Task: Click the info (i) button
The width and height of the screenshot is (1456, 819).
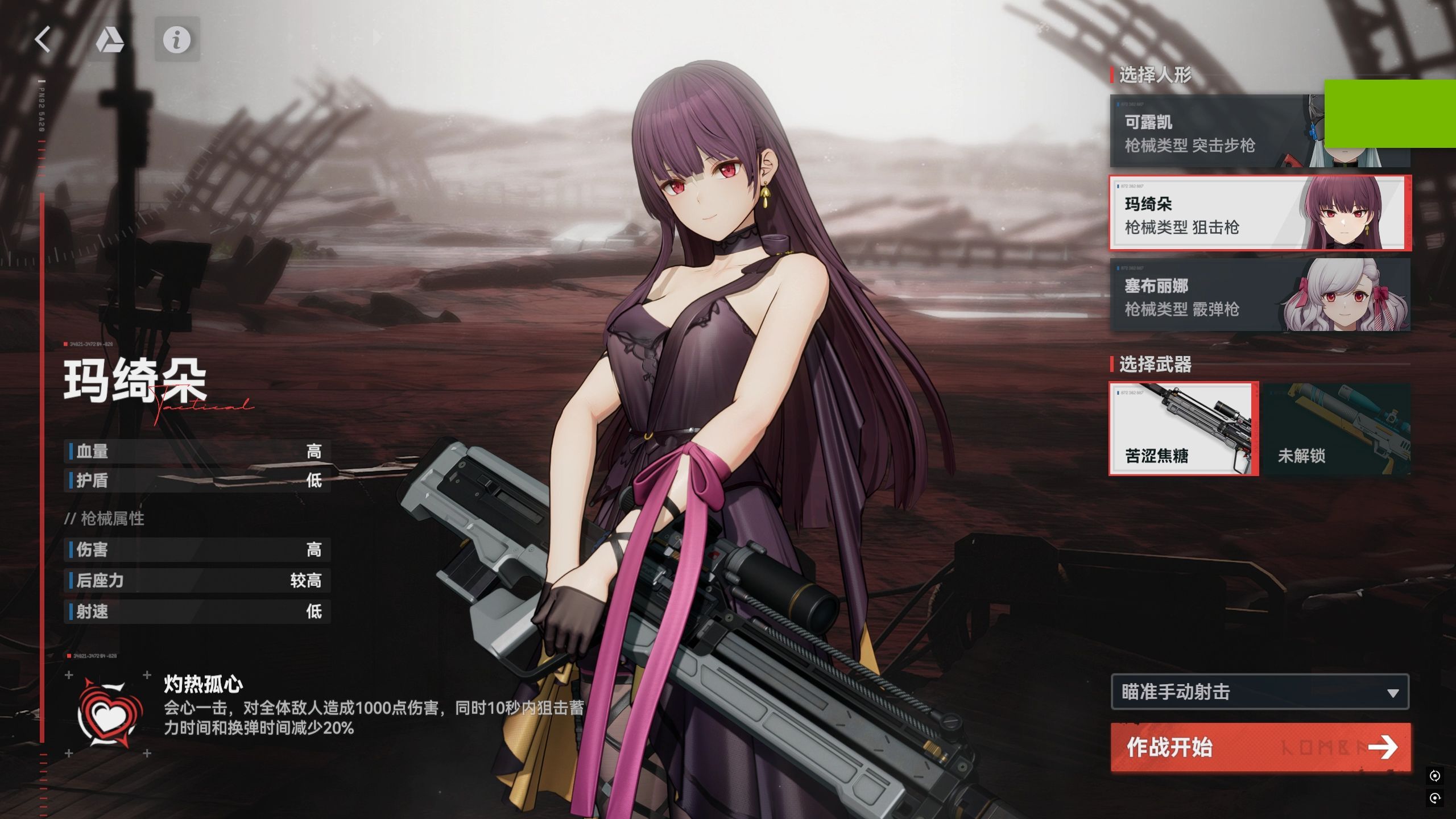Action: pos(177,40)
